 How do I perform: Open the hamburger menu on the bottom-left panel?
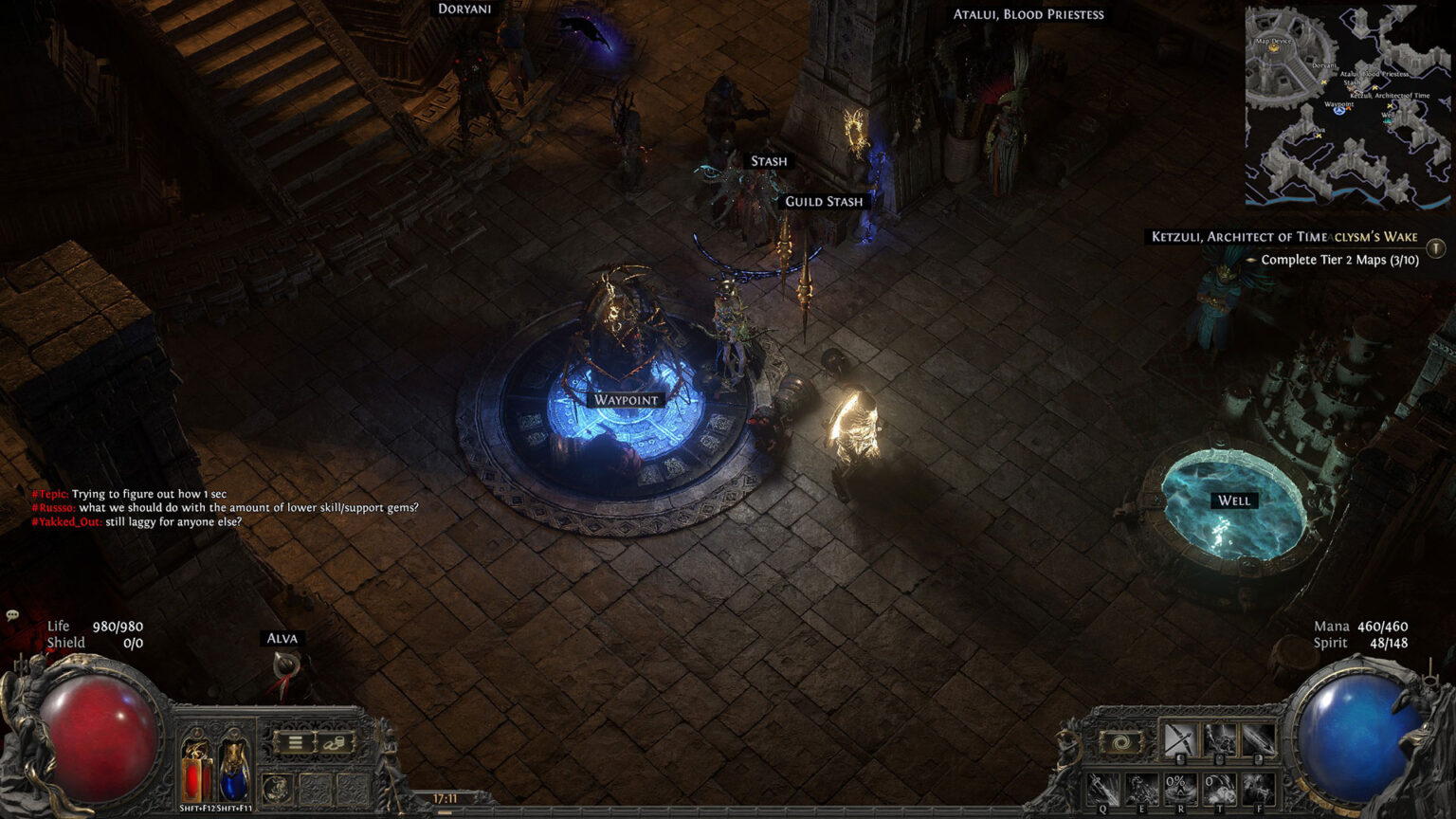[294, 742]
